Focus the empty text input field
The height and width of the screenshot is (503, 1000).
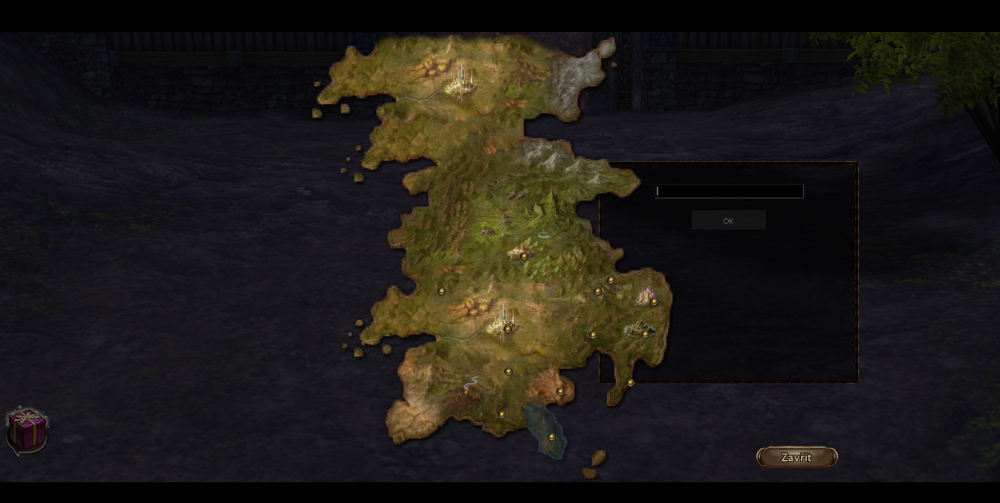point(729,191)
